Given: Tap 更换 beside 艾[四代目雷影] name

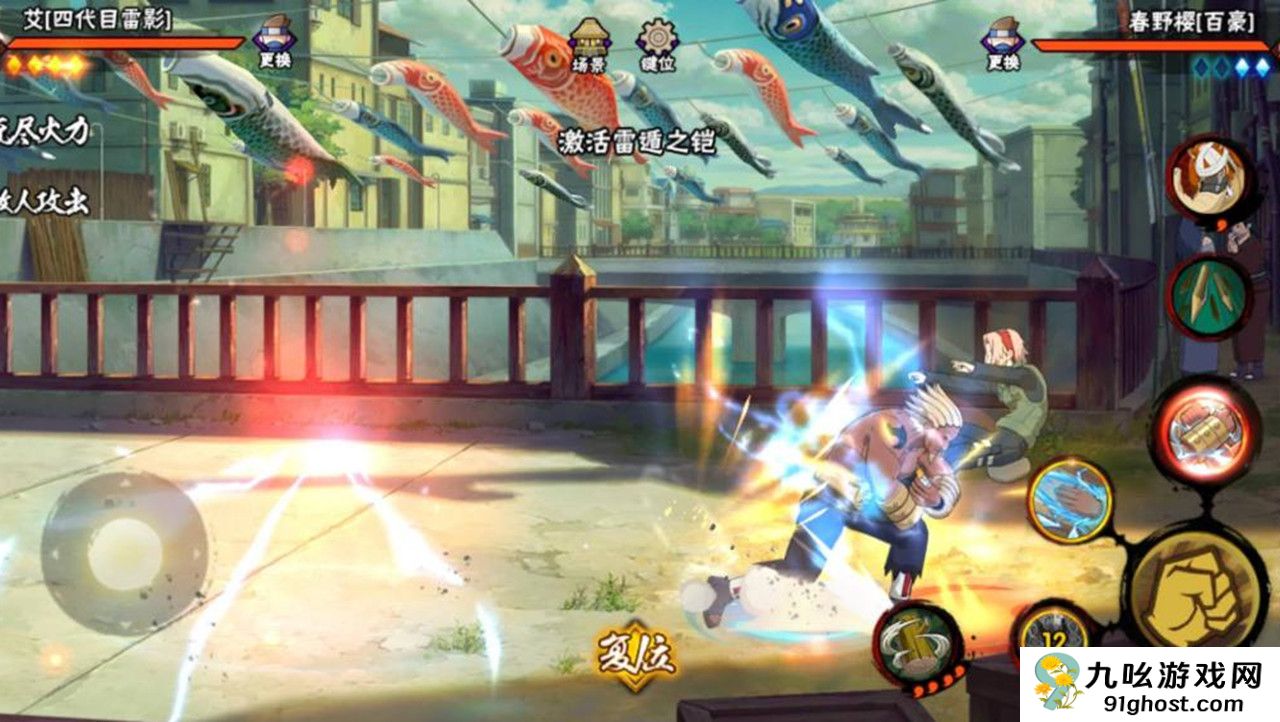Looking at the screenshot, I should [x=273, y=43].
